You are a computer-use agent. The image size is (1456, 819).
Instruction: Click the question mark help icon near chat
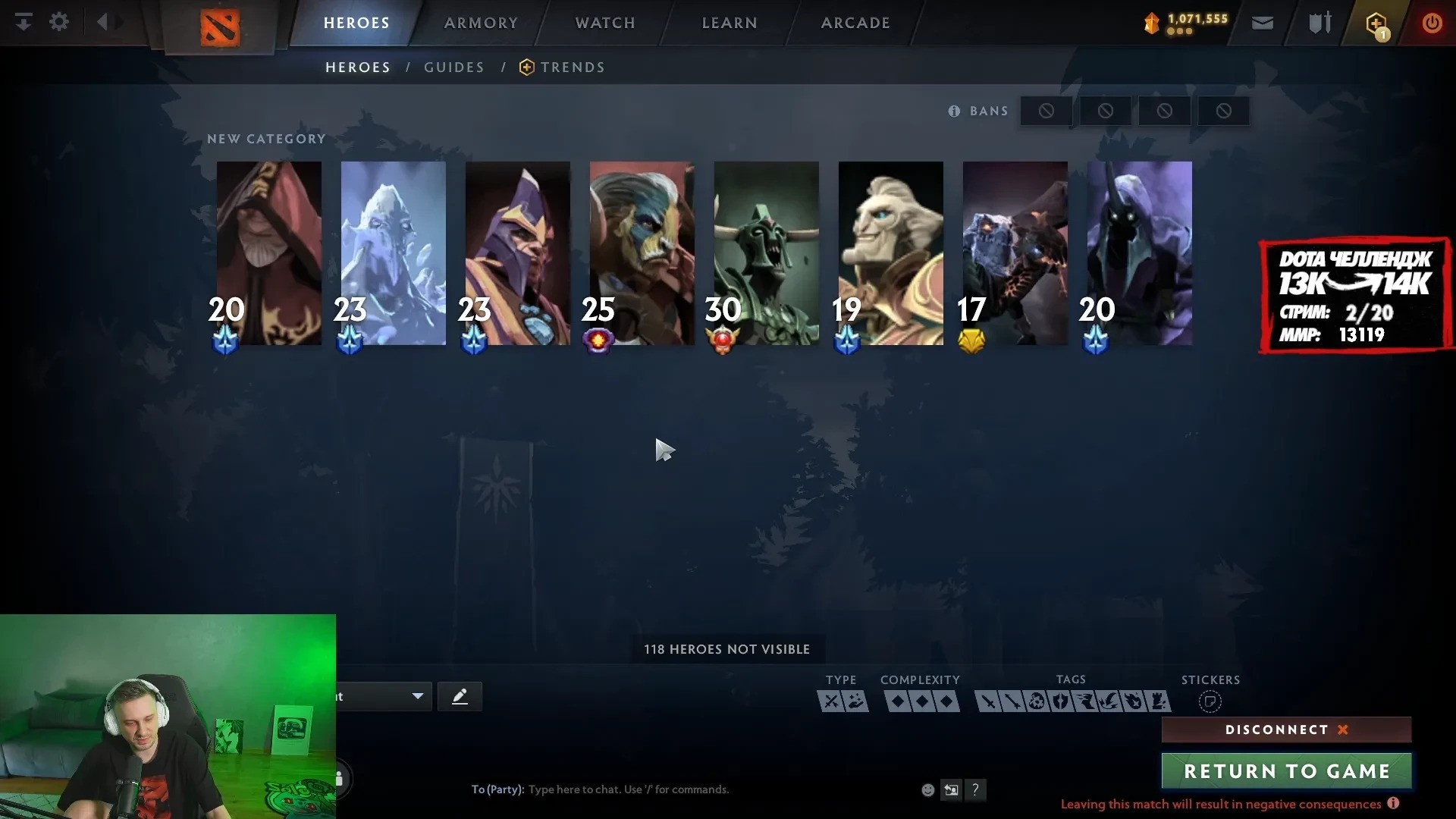[975, 789]
